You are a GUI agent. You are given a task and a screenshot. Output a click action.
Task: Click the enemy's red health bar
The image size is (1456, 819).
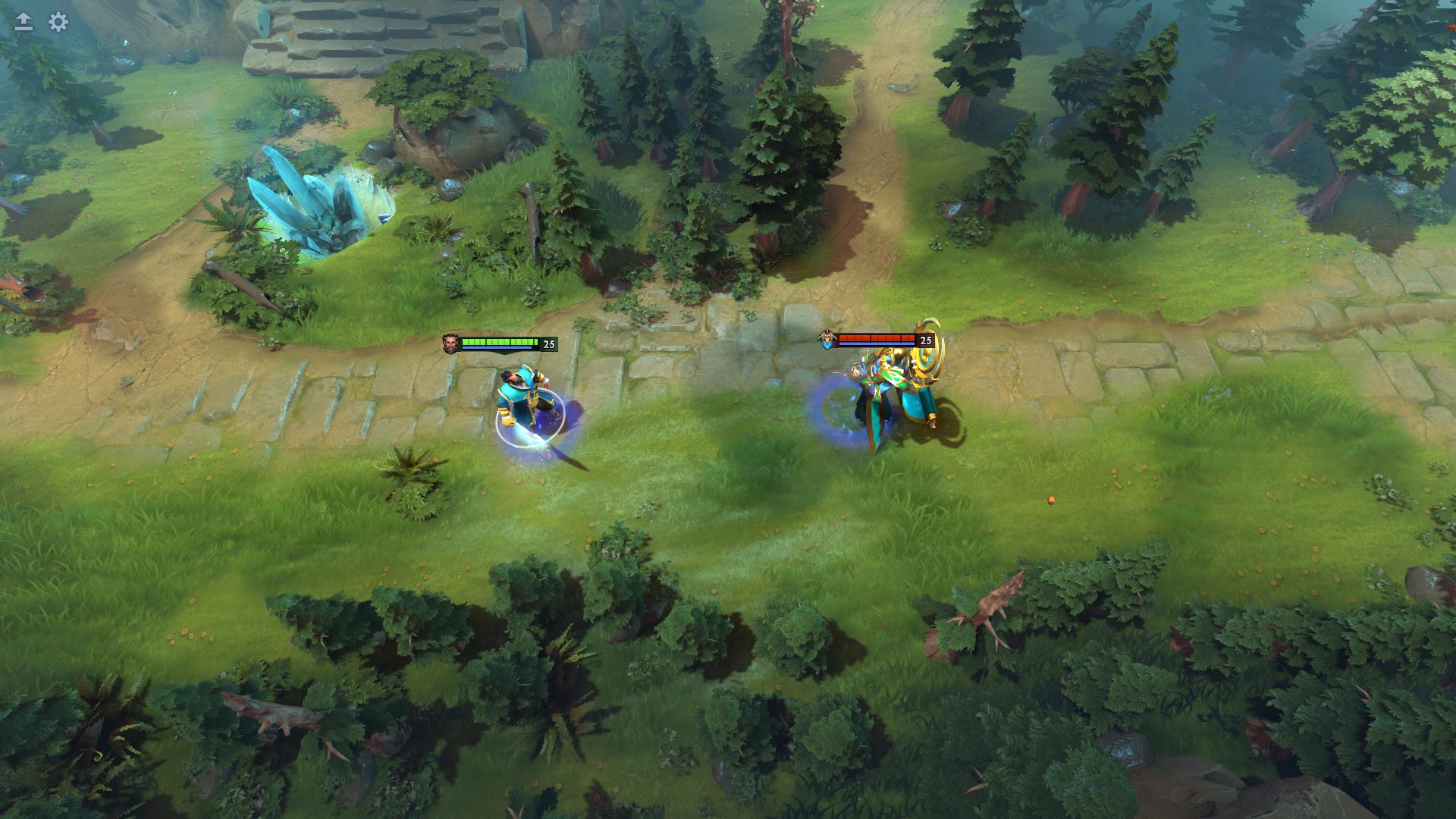pyautogui.click(x=876, y=338)
